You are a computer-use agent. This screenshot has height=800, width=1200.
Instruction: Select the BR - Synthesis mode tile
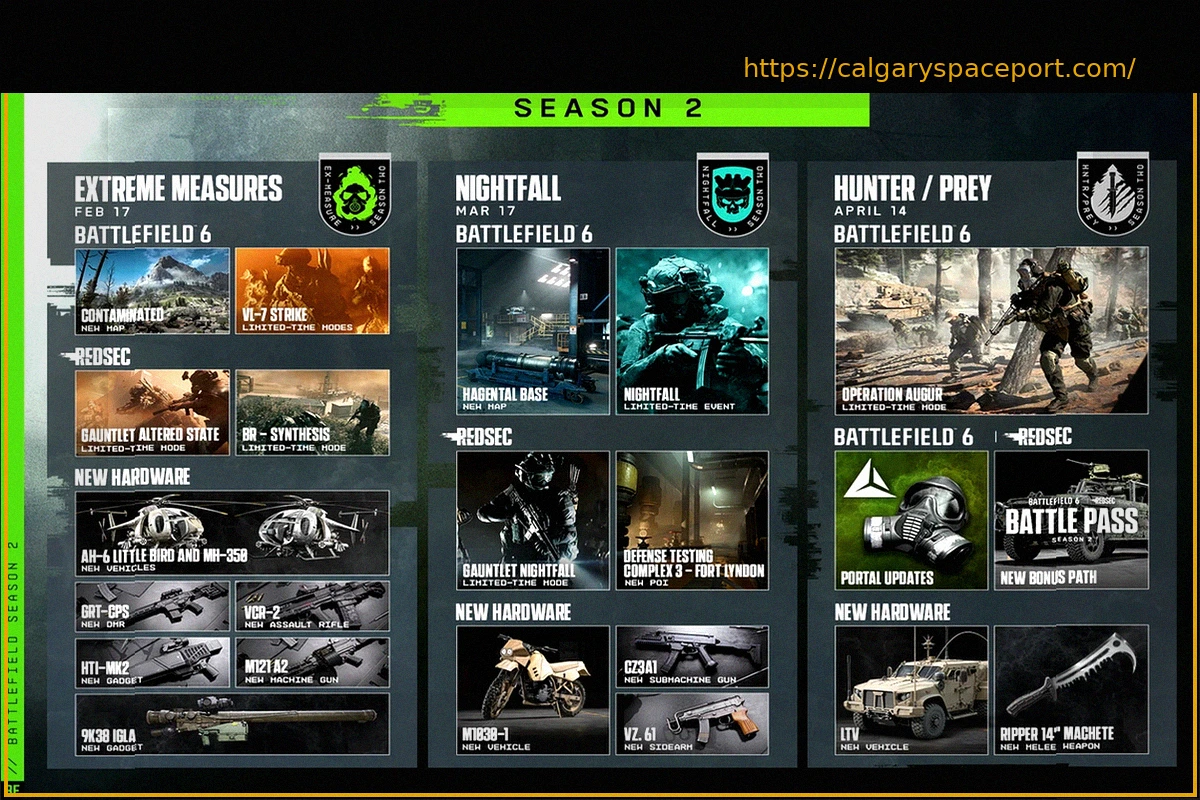pos(312,412)
